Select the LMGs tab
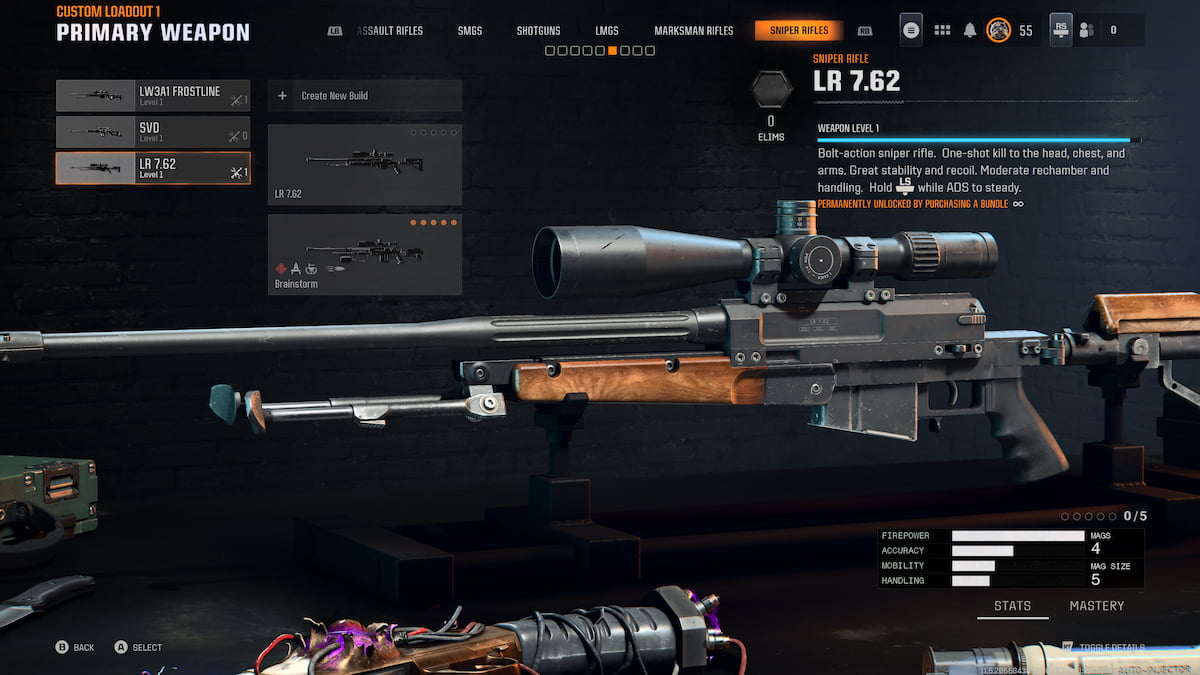Image resolution: width=1200 pixels, height=675 pixels. point(607,31)
